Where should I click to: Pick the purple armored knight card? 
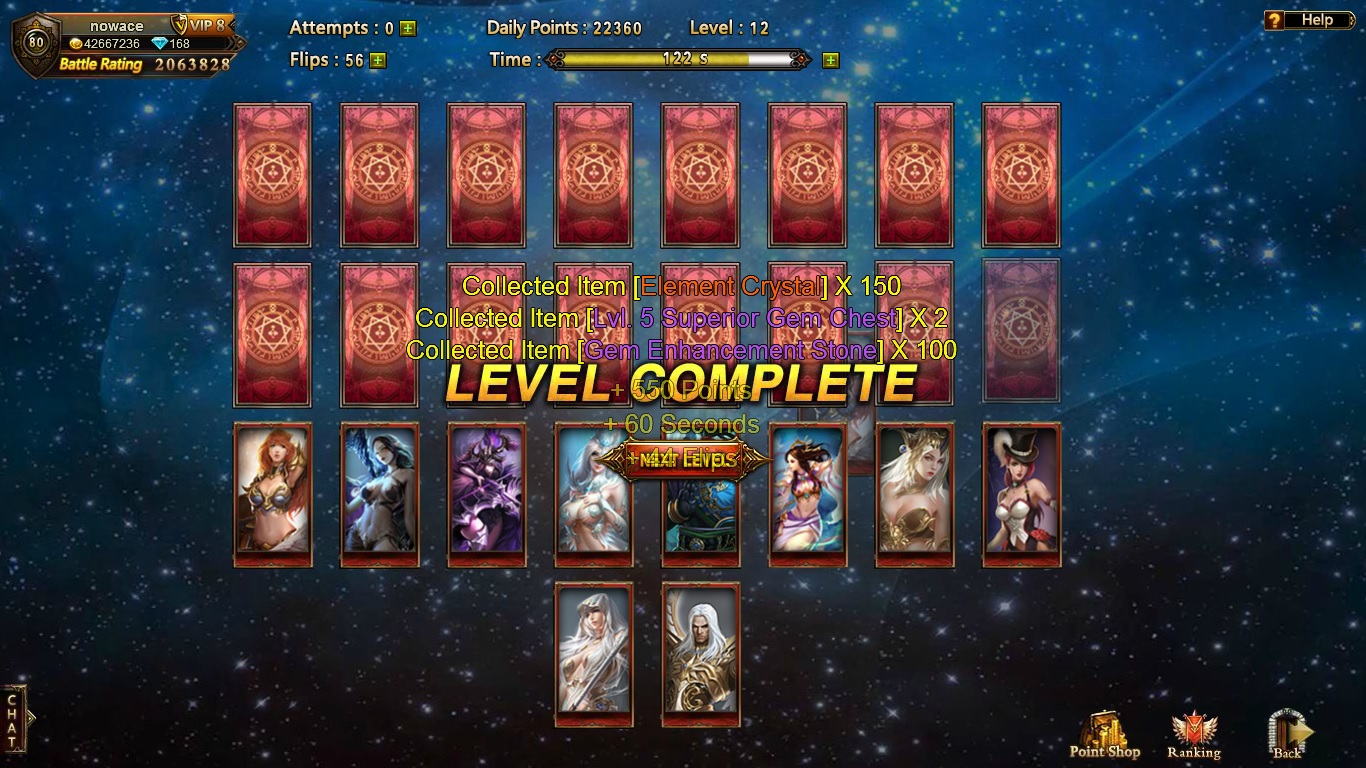tap(486, 494)
